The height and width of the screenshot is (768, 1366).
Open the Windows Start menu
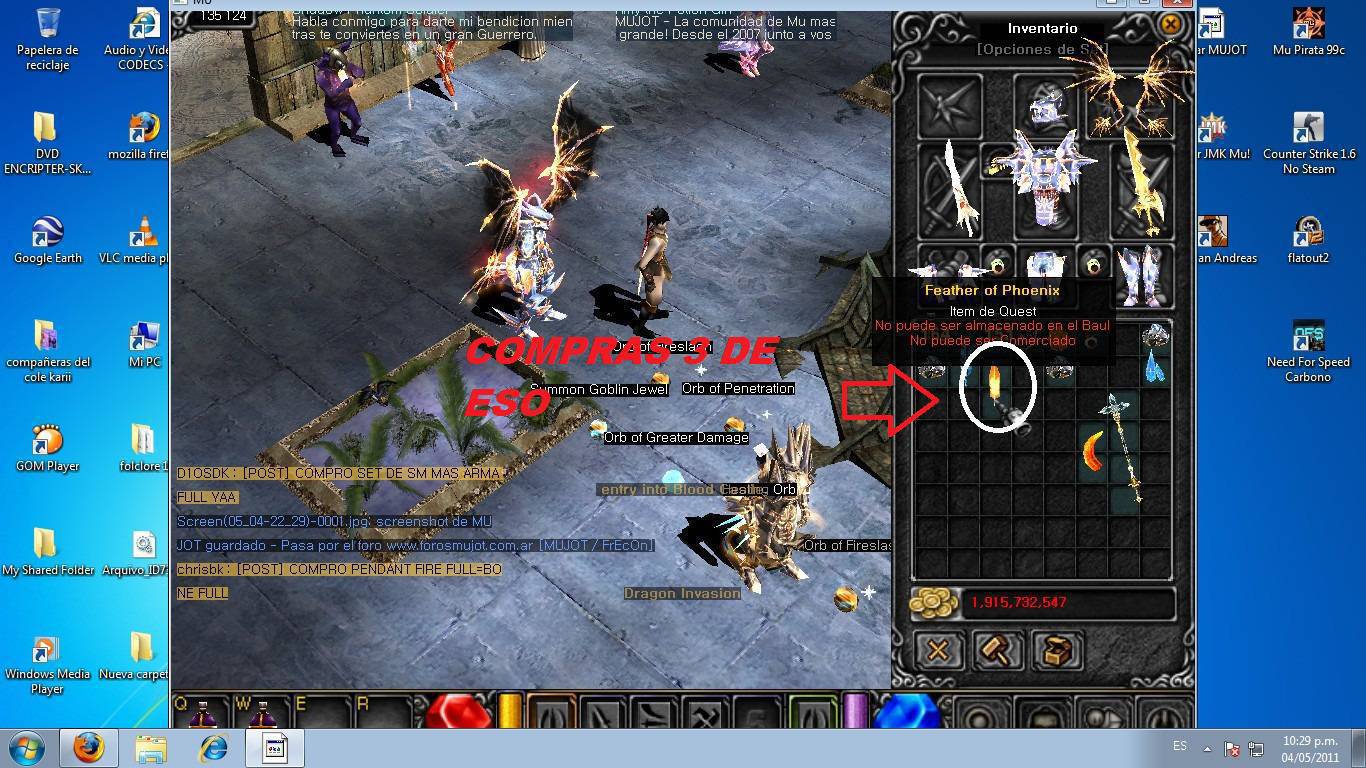(x=27, y=748)
